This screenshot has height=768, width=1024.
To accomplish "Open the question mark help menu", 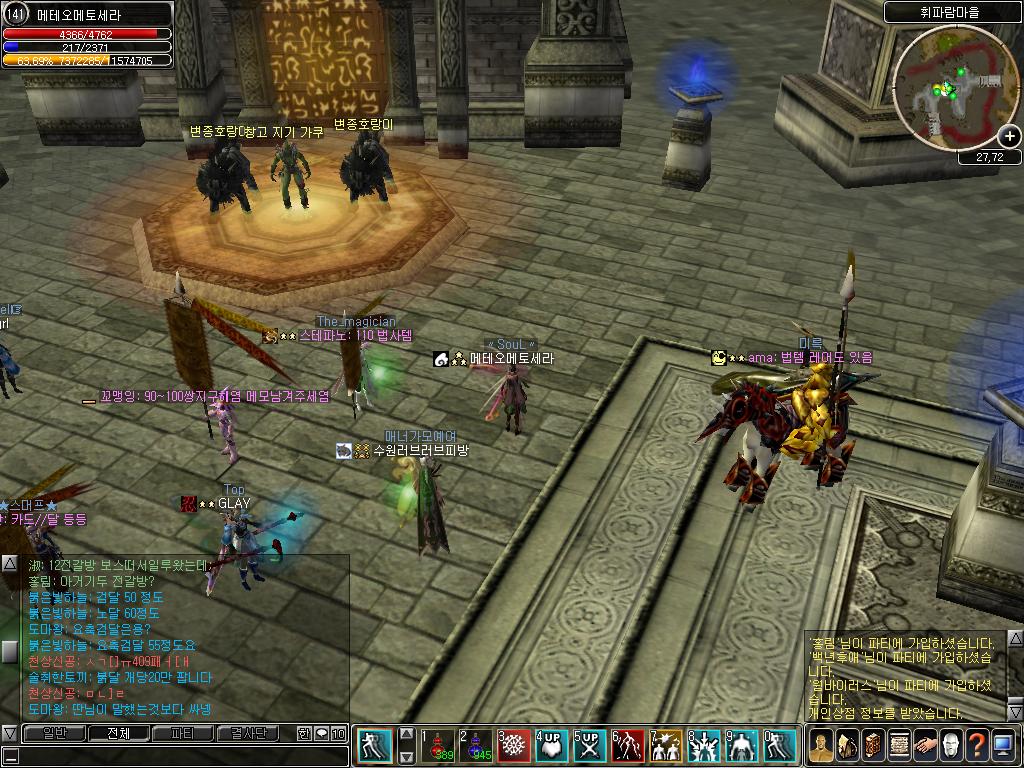I will click(976, 745).
